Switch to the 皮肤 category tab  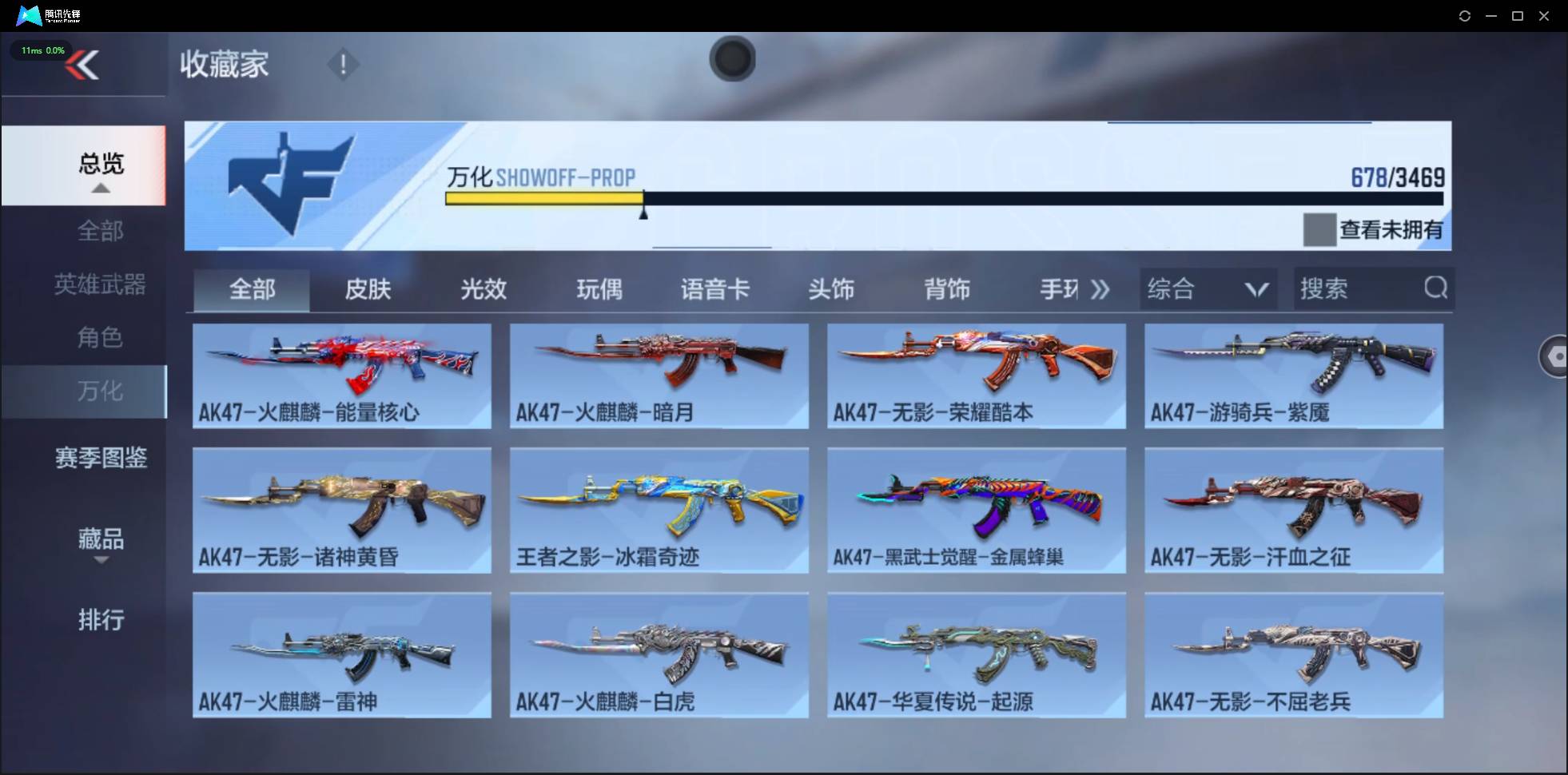coord(368,289)
